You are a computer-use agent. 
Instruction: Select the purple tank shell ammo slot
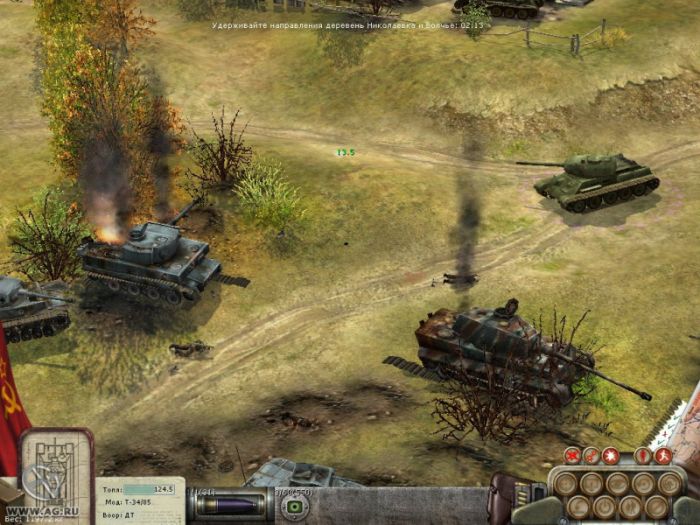point(232,504)
